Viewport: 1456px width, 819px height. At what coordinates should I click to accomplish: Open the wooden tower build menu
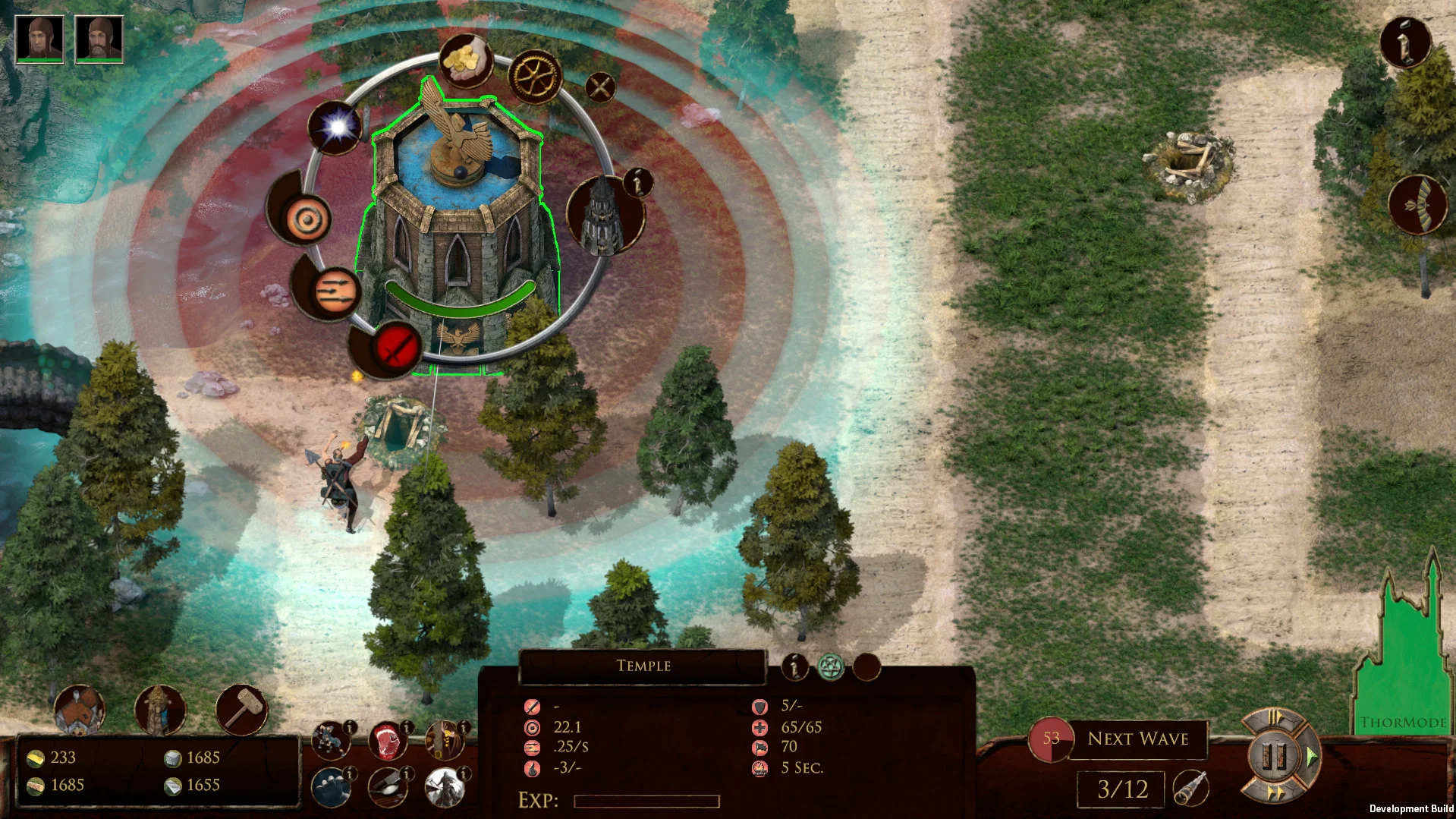click(159, 710)
